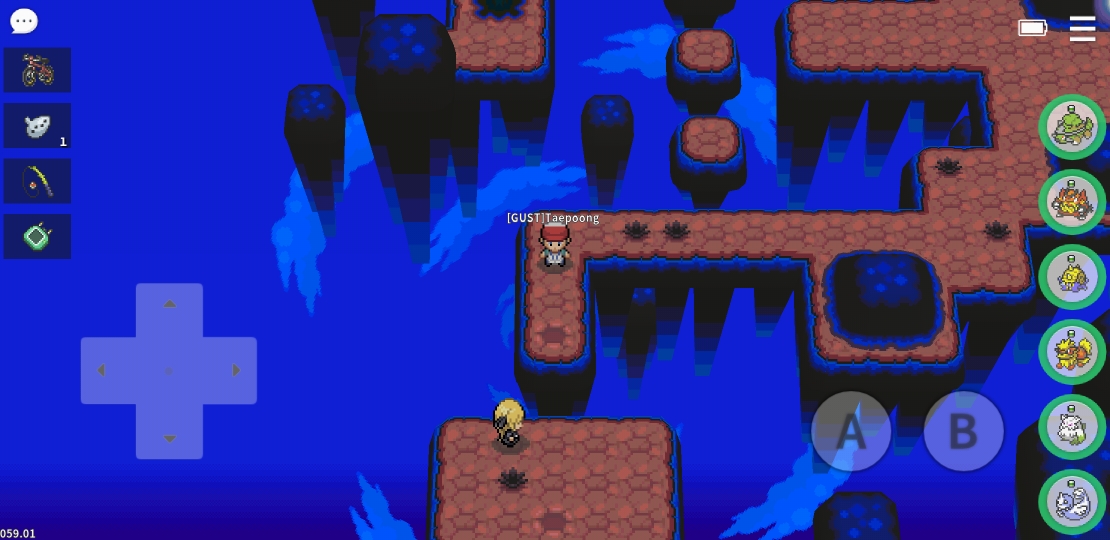
Task: Choose the yellow Pokémon in third party slot
Action: [1072, 277]
